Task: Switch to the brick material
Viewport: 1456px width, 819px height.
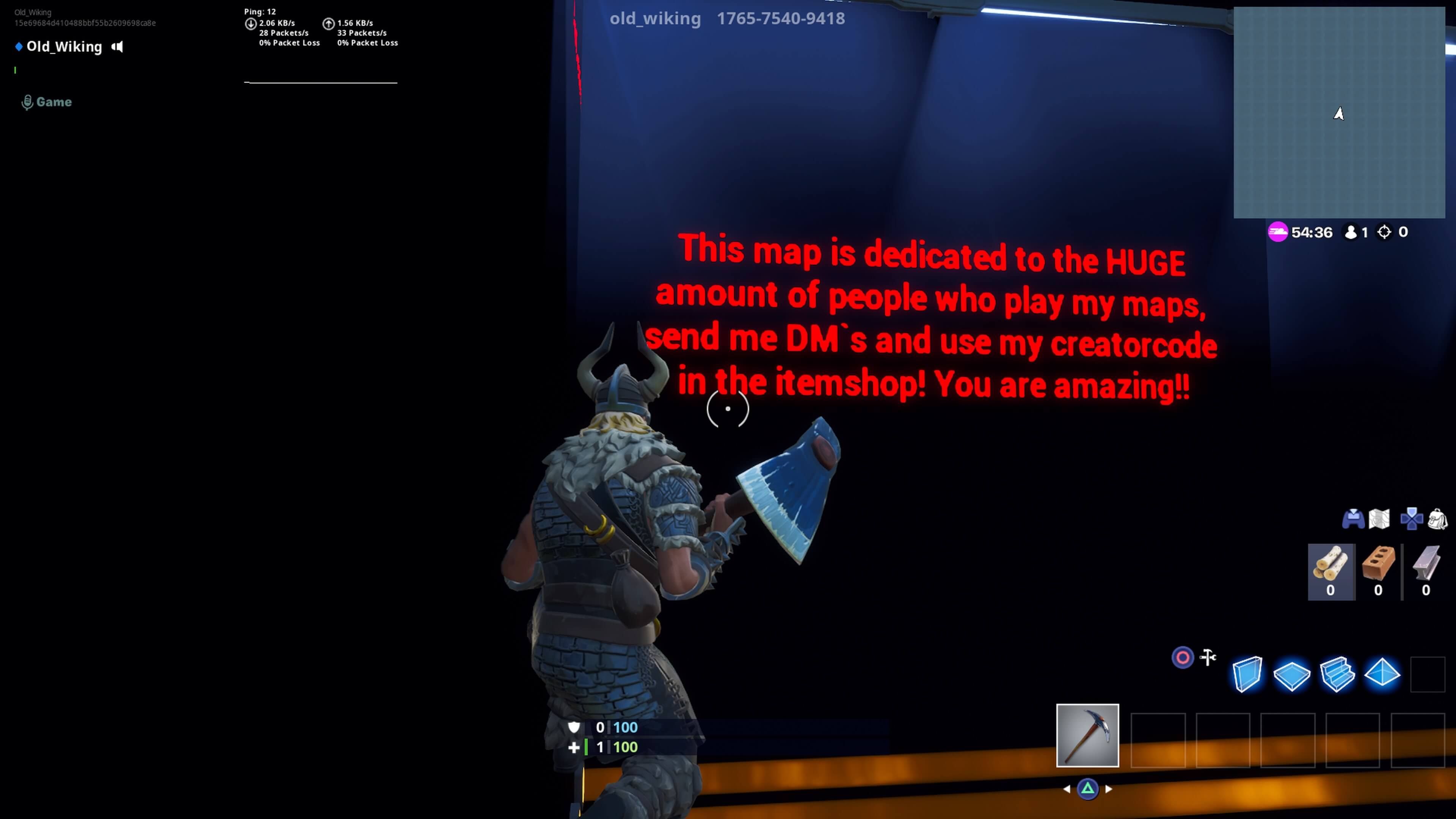Action: [1378, 571]
